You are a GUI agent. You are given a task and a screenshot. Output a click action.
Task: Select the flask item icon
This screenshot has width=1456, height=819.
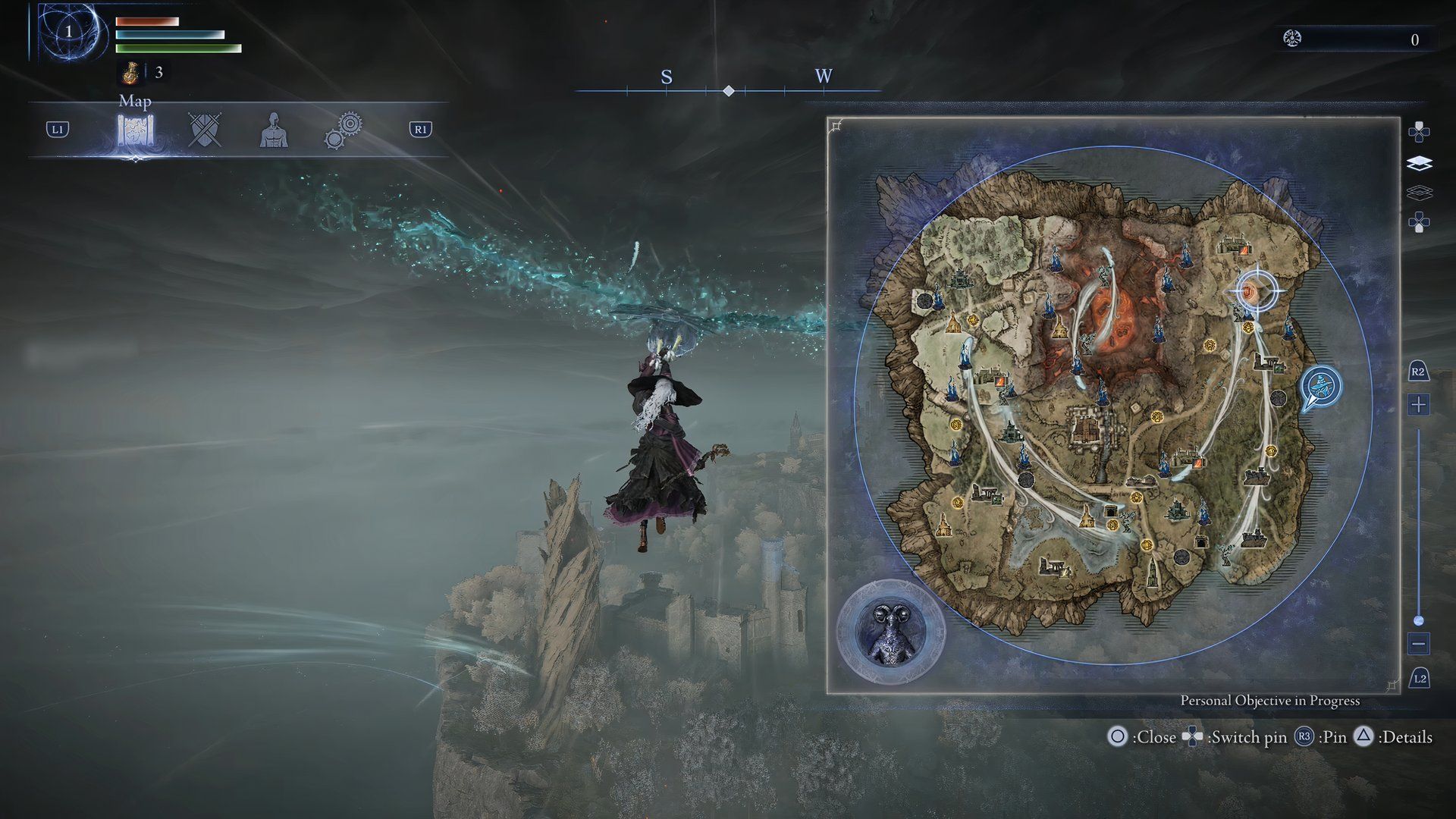click(x=130, y=73)
